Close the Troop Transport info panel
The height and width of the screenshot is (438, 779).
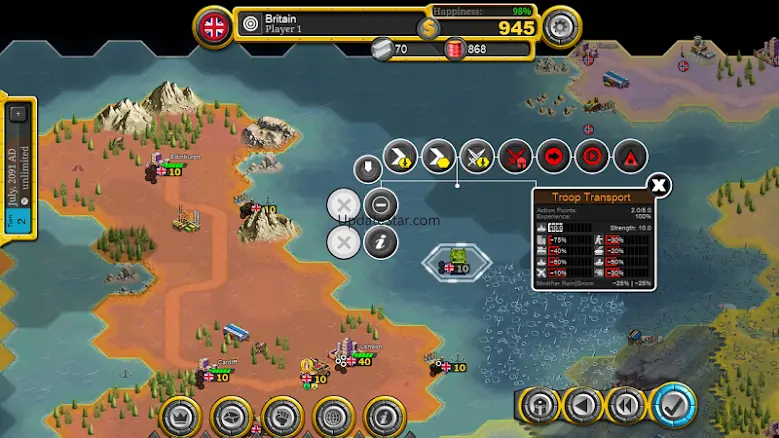coord(658,185)
